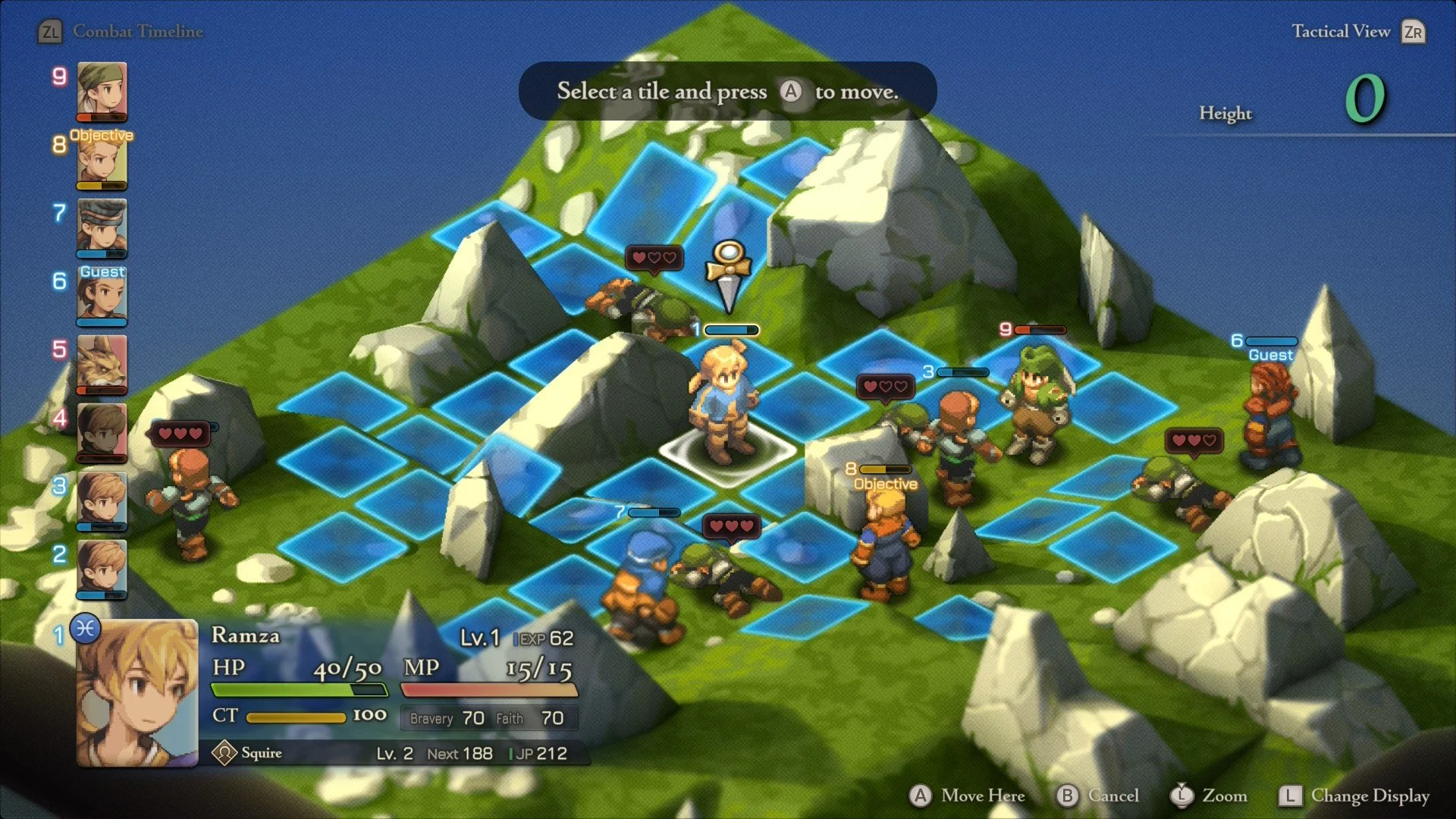Choose timeline portrait number 4
The height and width of the screenshot is (819, 1456).
[x=102, y=432]
